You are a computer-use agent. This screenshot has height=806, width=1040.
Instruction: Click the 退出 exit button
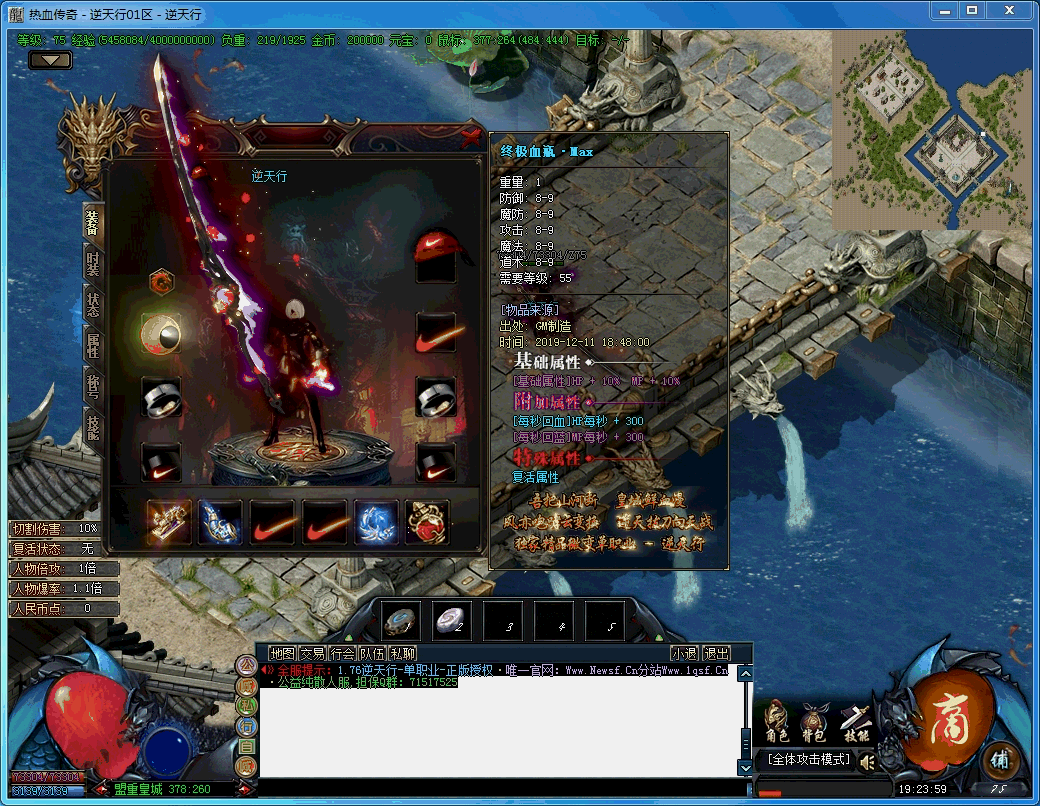point(716,653)
